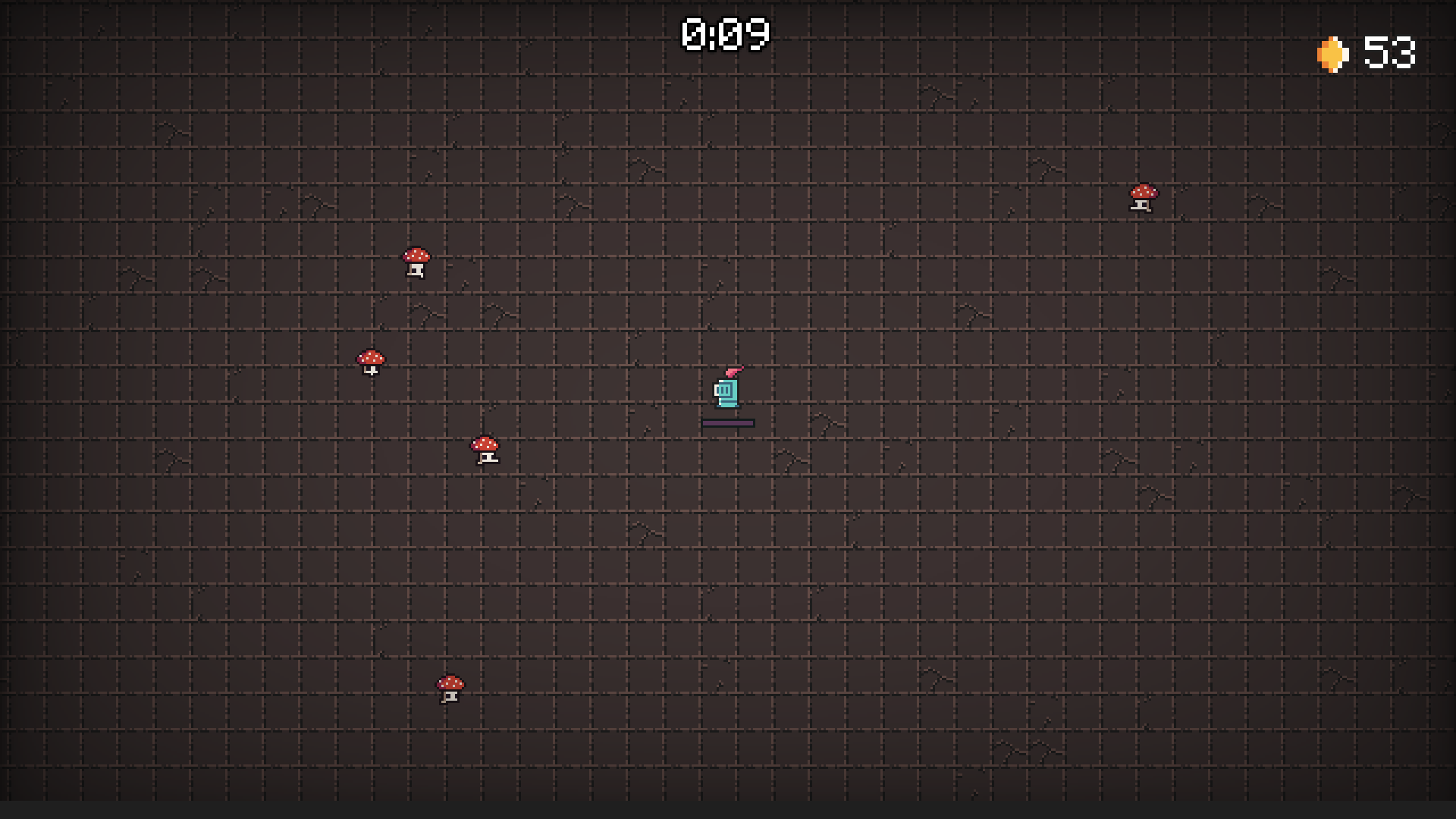
Task: Click the leftmost mushroom
Action: (372, 358)
